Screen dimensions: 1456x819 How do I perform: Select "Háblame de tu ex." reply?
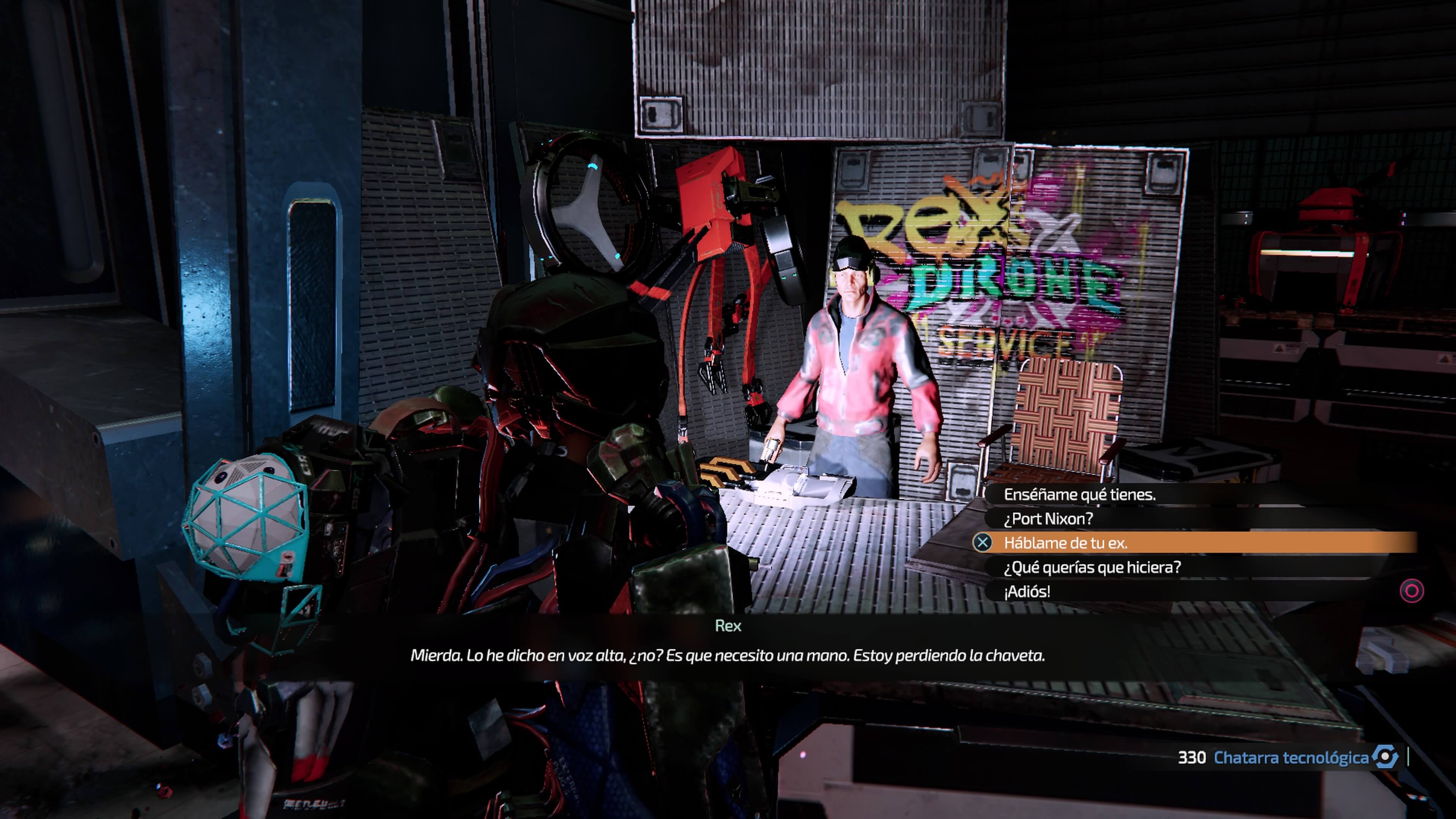pyautogui.click(x=1065, y=543)
